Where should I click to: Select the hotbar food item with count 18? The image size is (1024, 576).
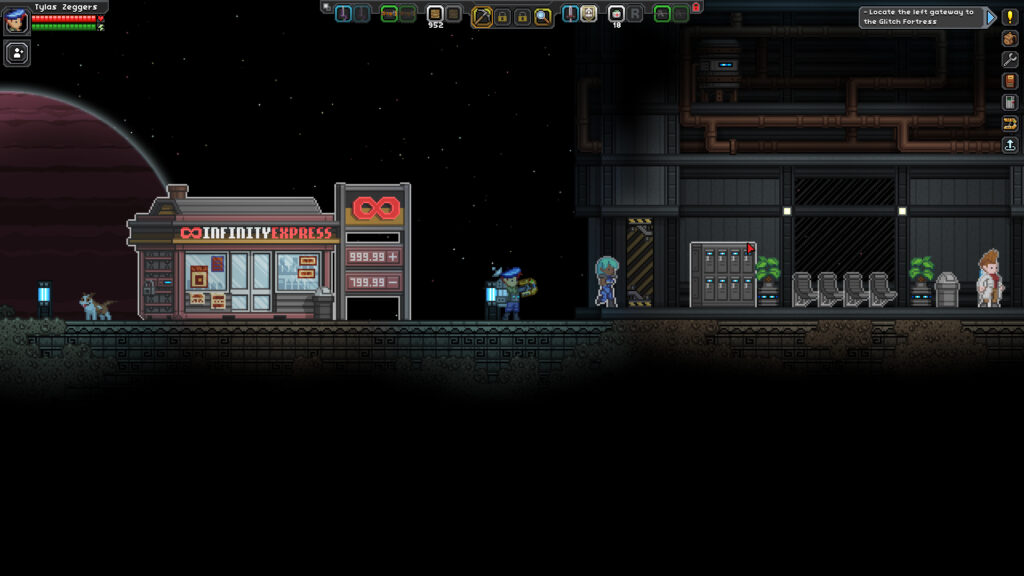(x=616, y=14)
